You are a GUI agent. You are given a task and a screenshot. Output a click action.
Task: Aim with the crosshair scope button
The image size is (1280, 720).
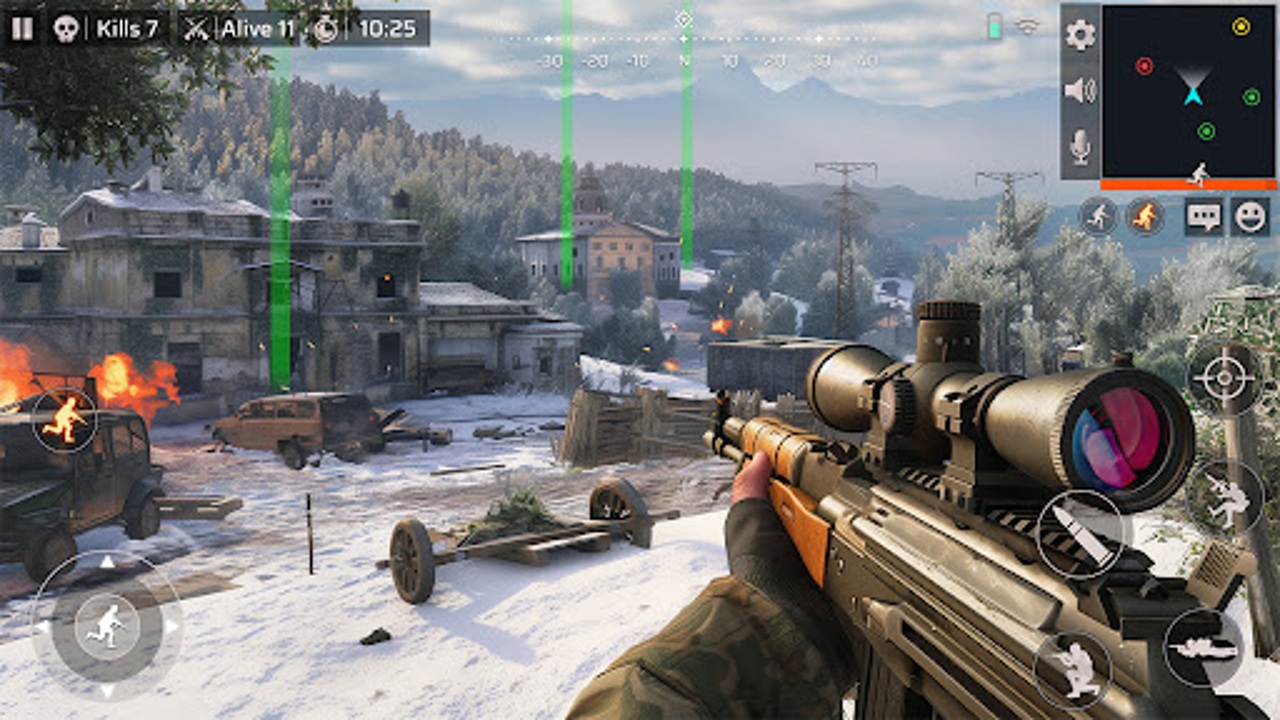pyautogui.click(x=1224, y=379)
